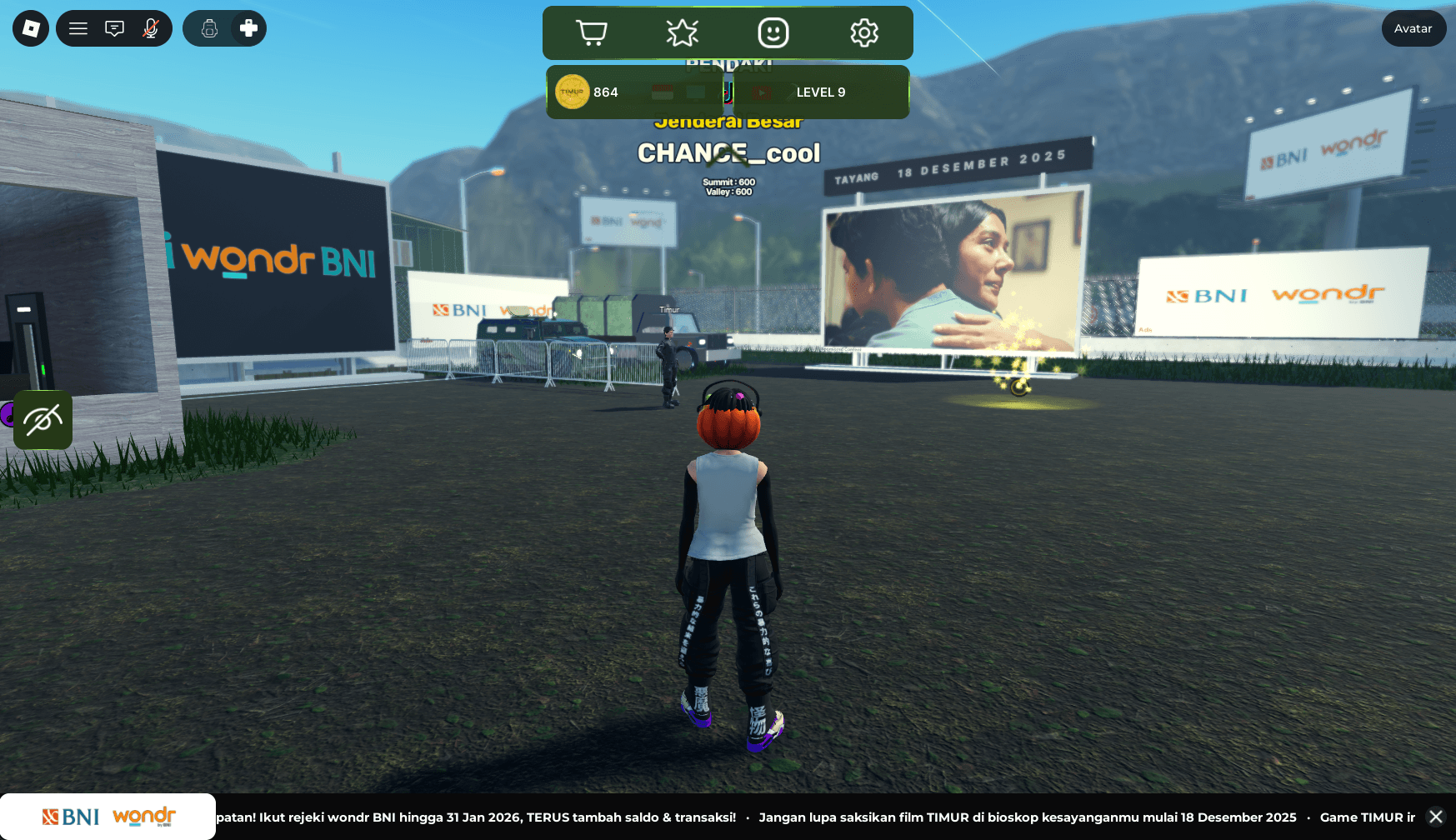The width and height of the screenshot is (1456, 840).
Task: Close the news ticker banner
Action: (1435, 817)
